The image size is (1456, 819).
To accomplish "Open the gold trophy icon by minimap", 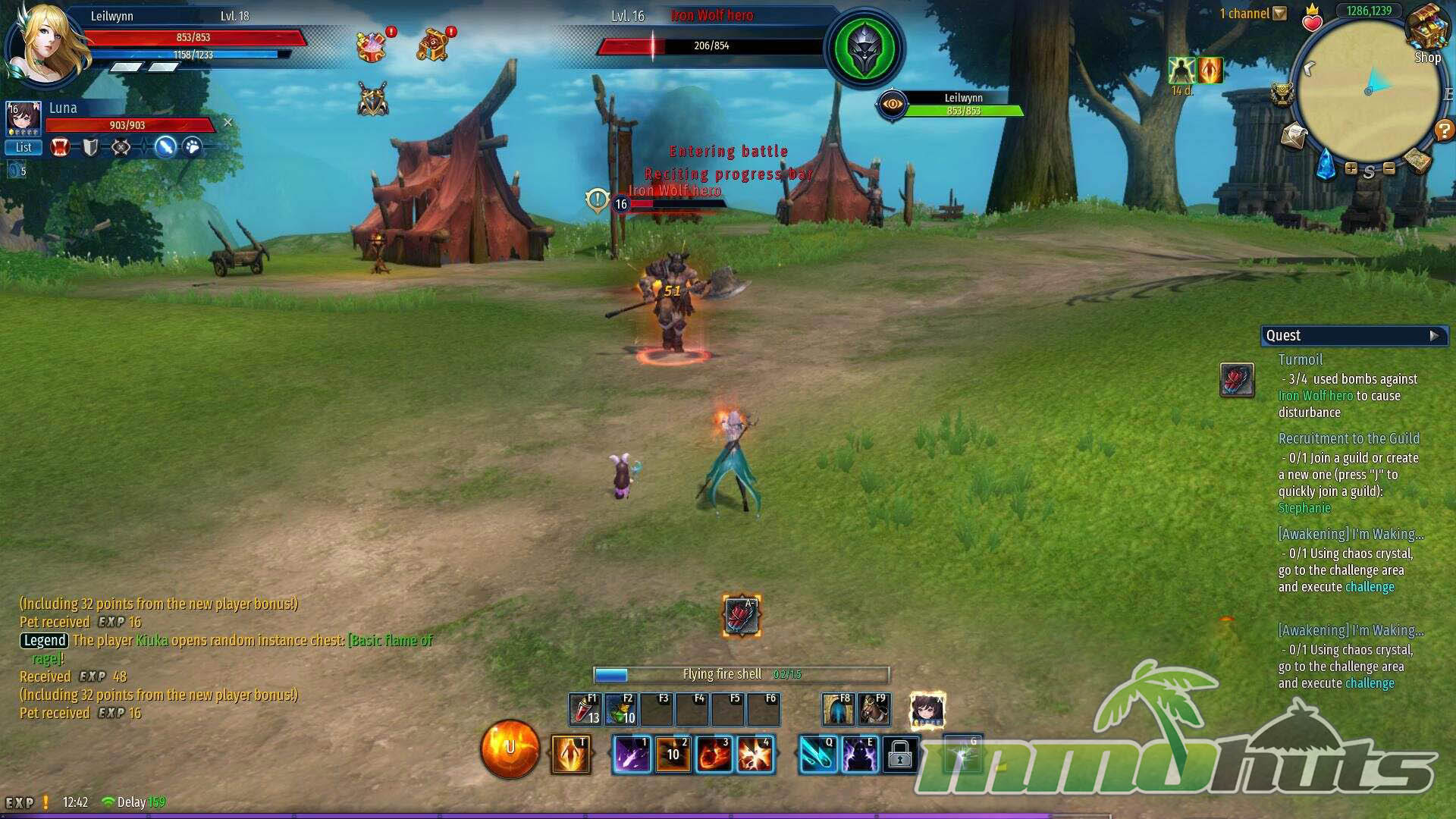I will click(1282, 93).
